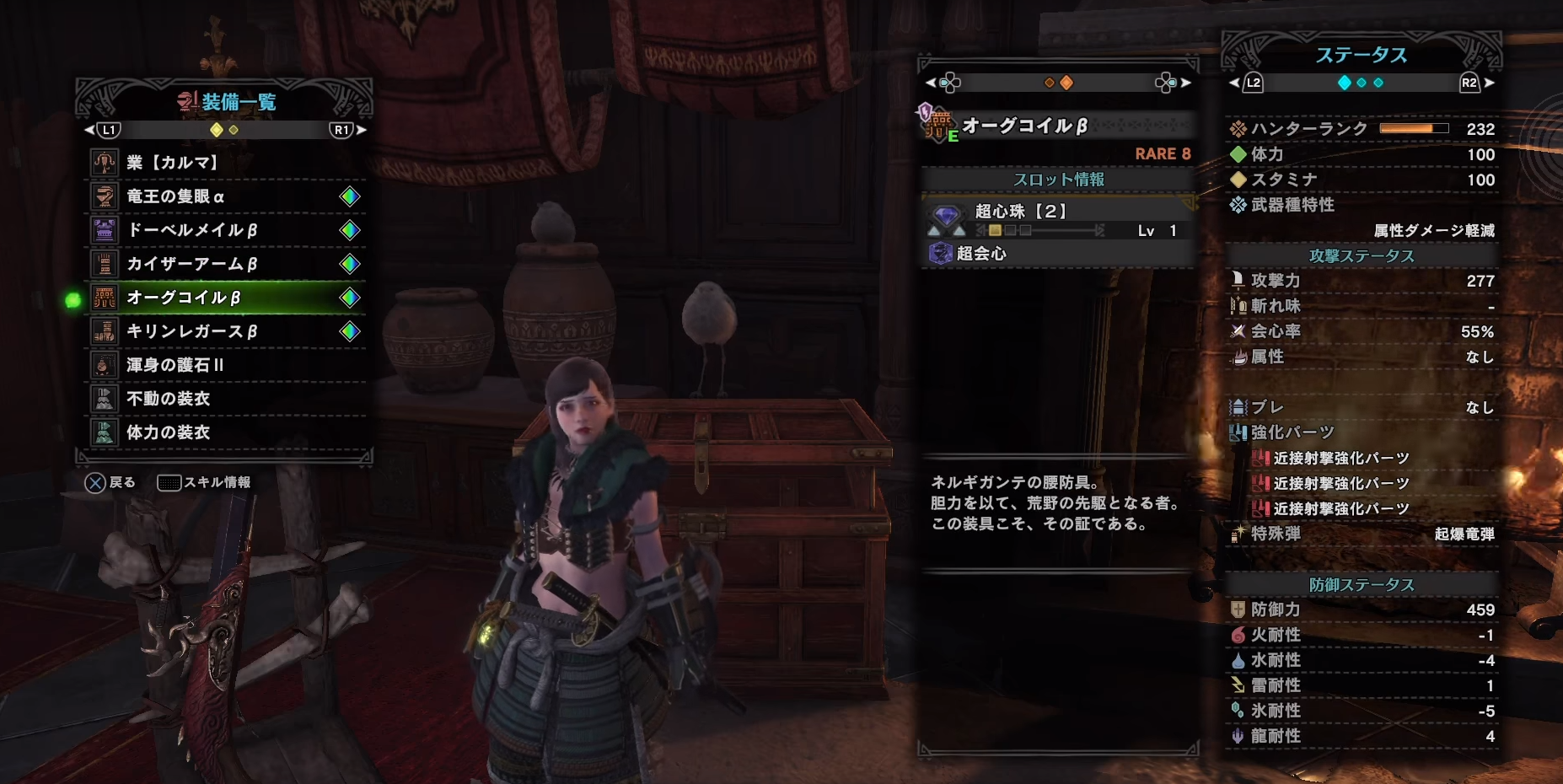Cycle item detail panel left arrow
This screenshot has width=1563, height=784.
[x=930, y=83]
